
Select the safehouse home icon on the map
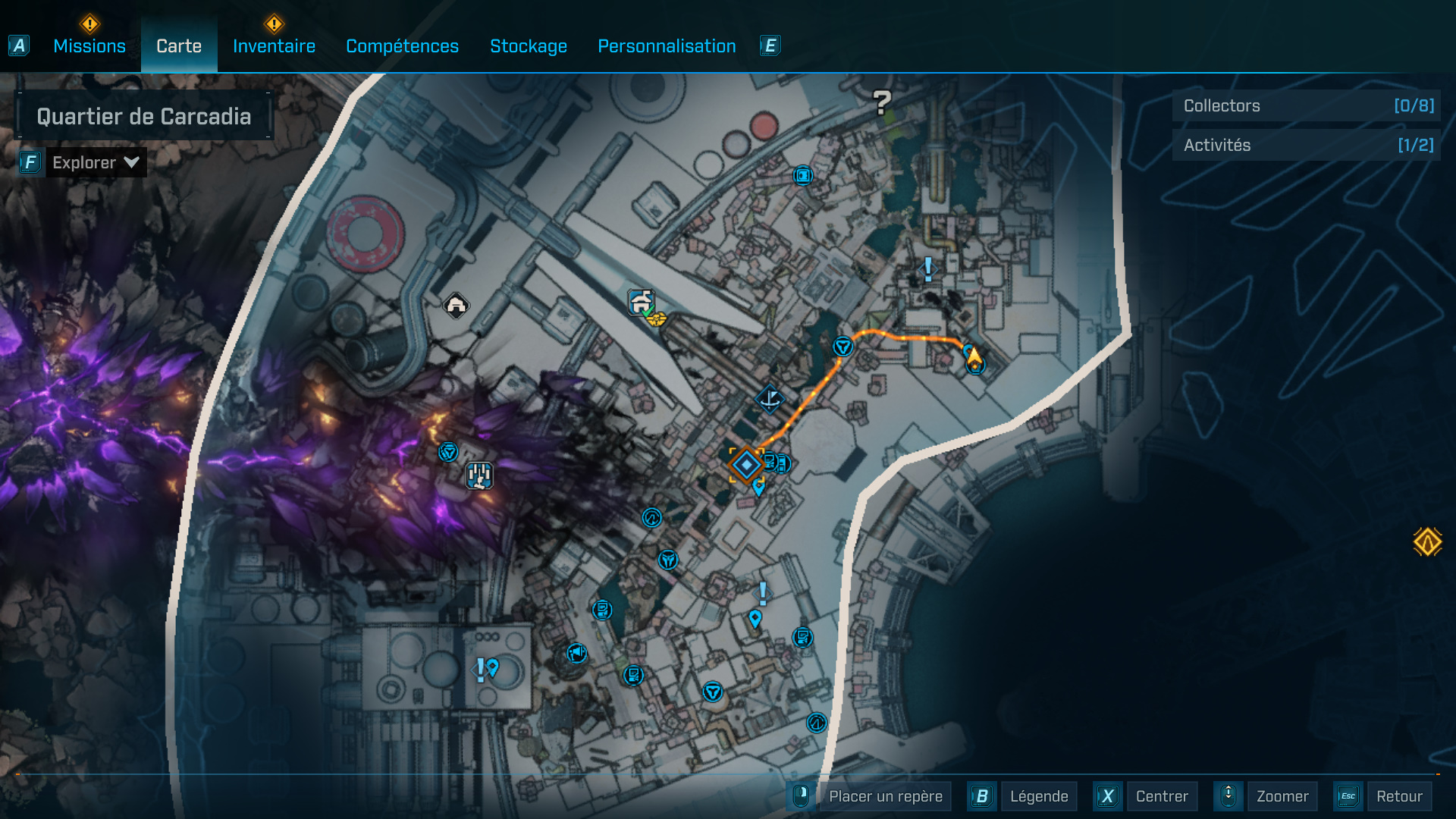click(x=455, y=306)
